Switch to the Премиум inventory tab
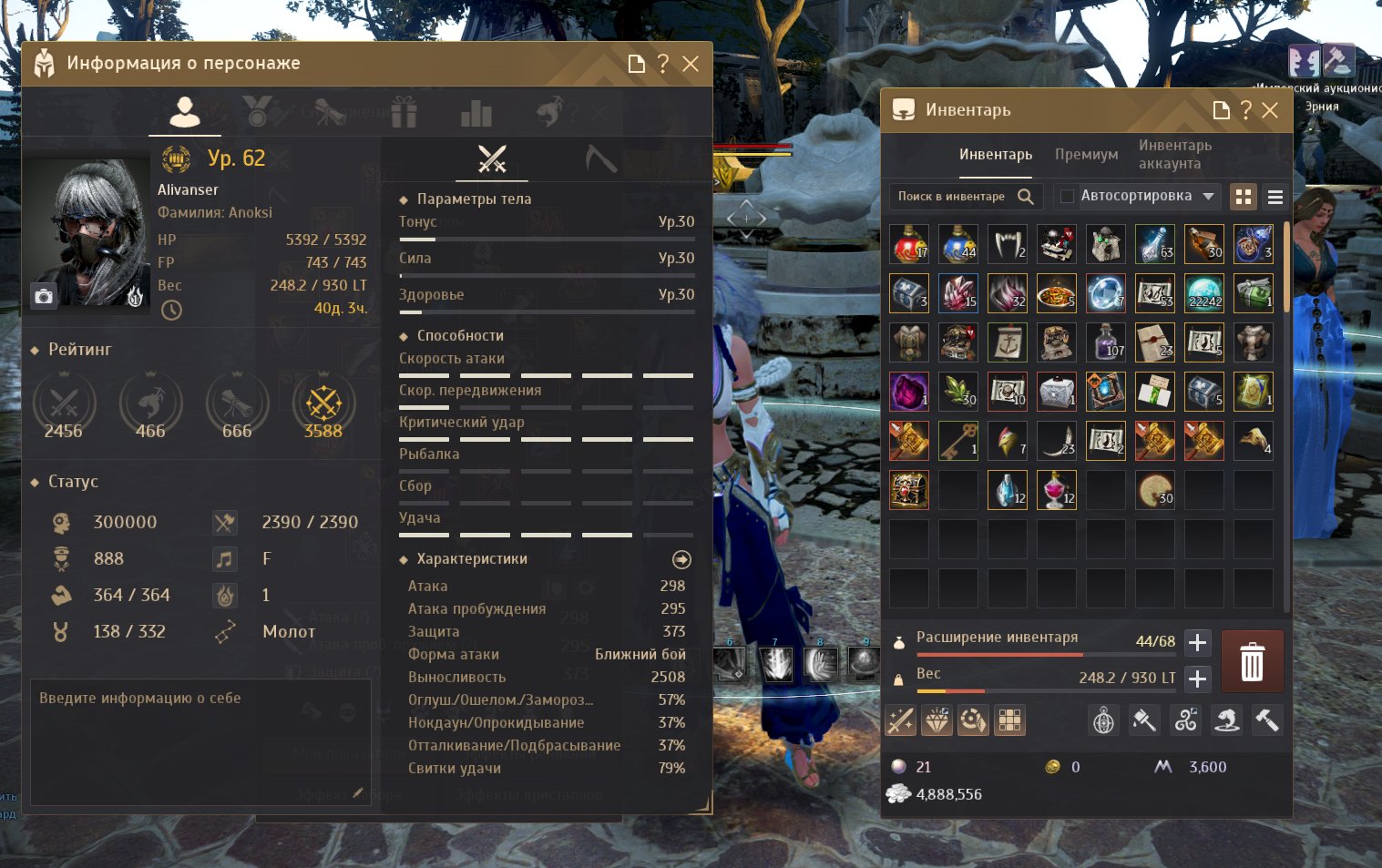Image resolution: width=1382 pixels, height=868 pixels. 1086,155
